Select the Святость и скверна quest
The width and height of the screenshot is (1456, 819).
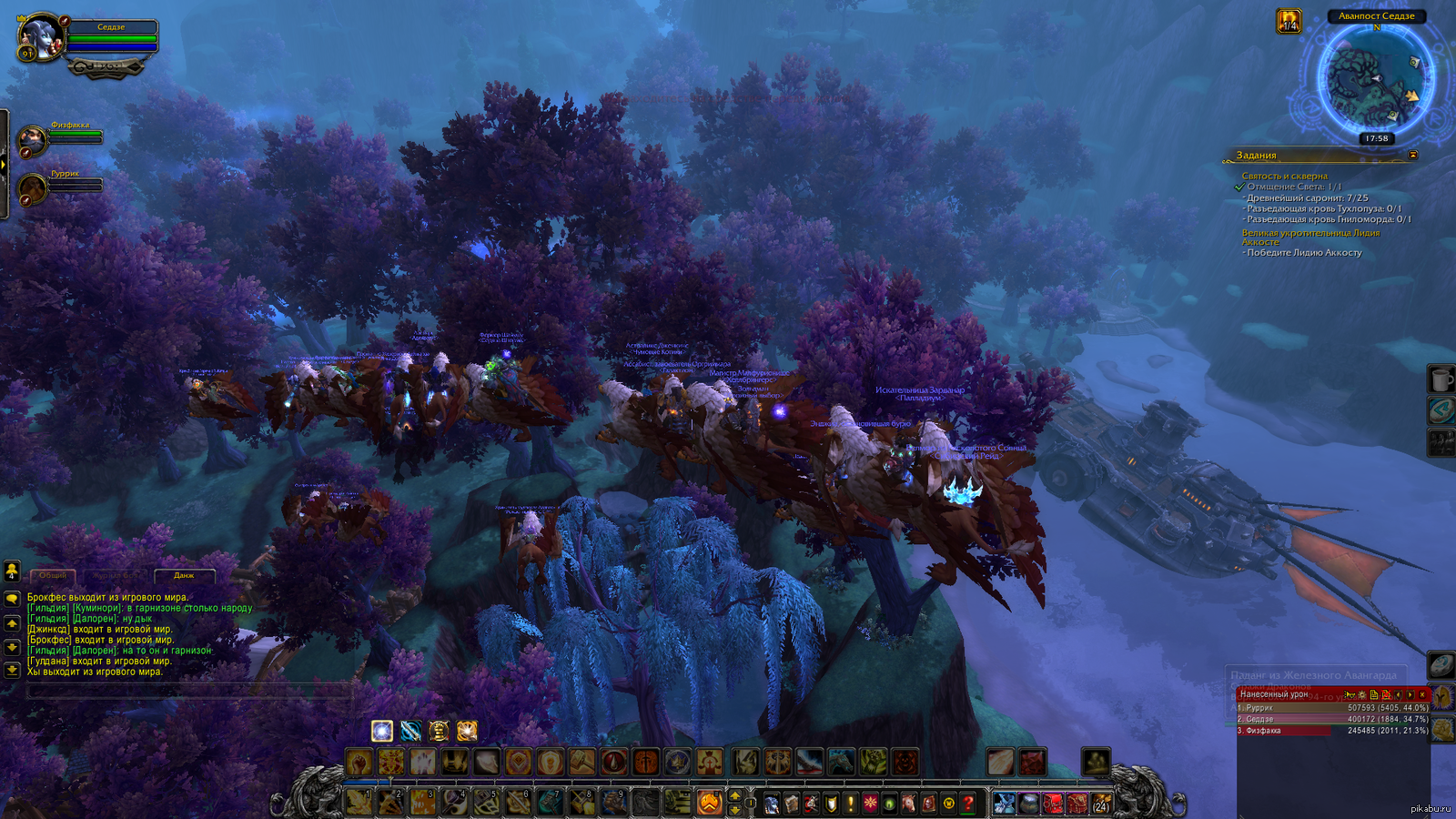click(1284, 176)
